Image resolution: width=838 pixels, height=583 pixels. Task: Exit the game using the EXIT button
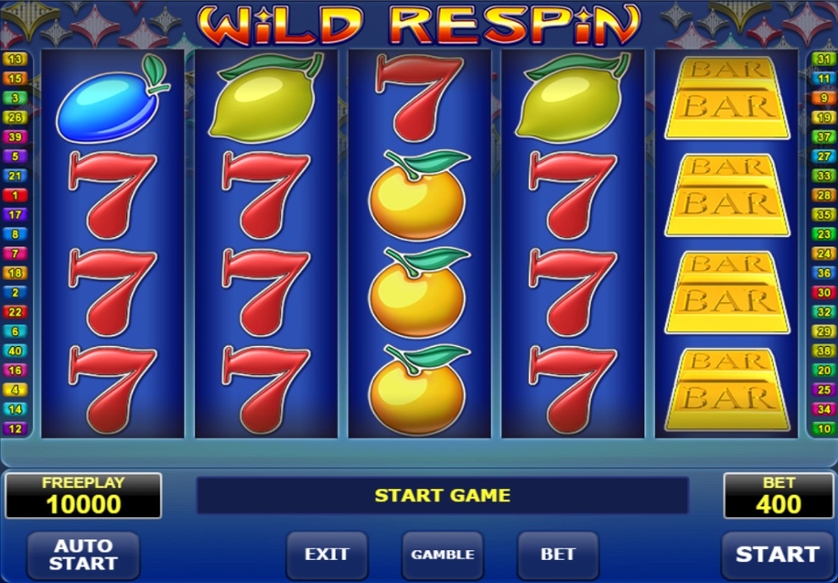(327, 554)
